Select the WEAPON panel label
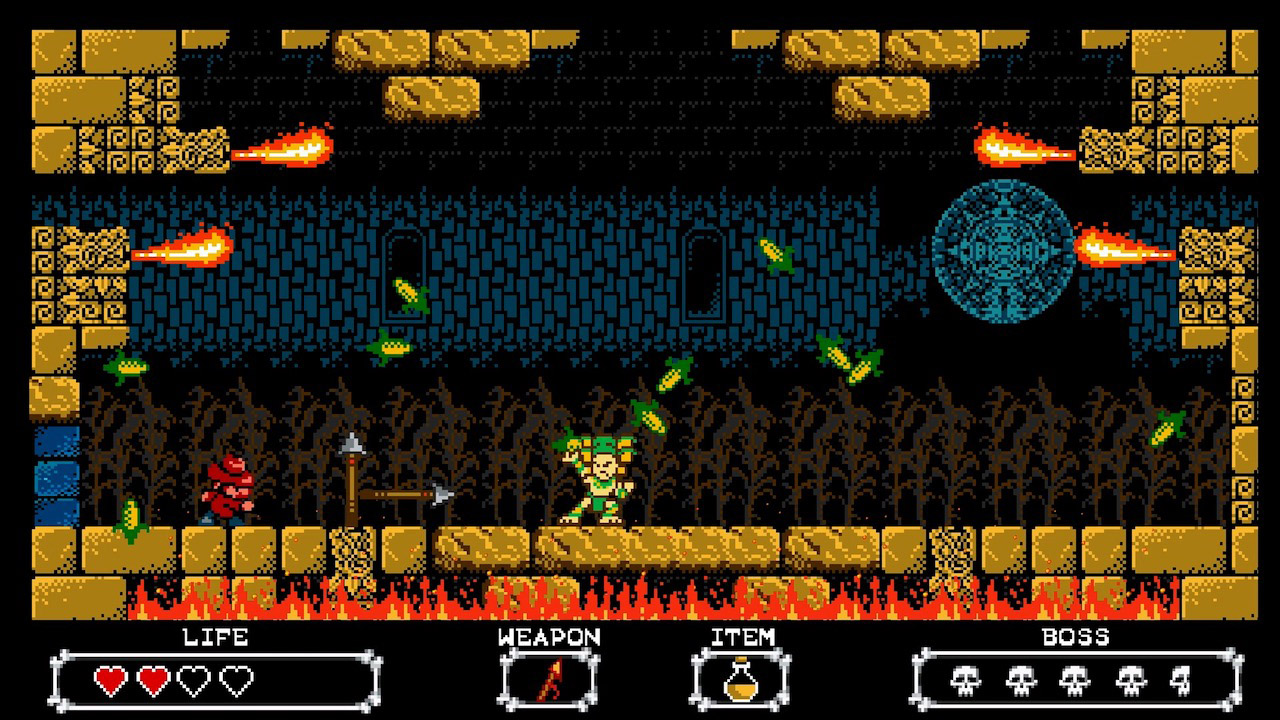The height and width of the screenshot is (720, 1280). [x=551, y=637]
